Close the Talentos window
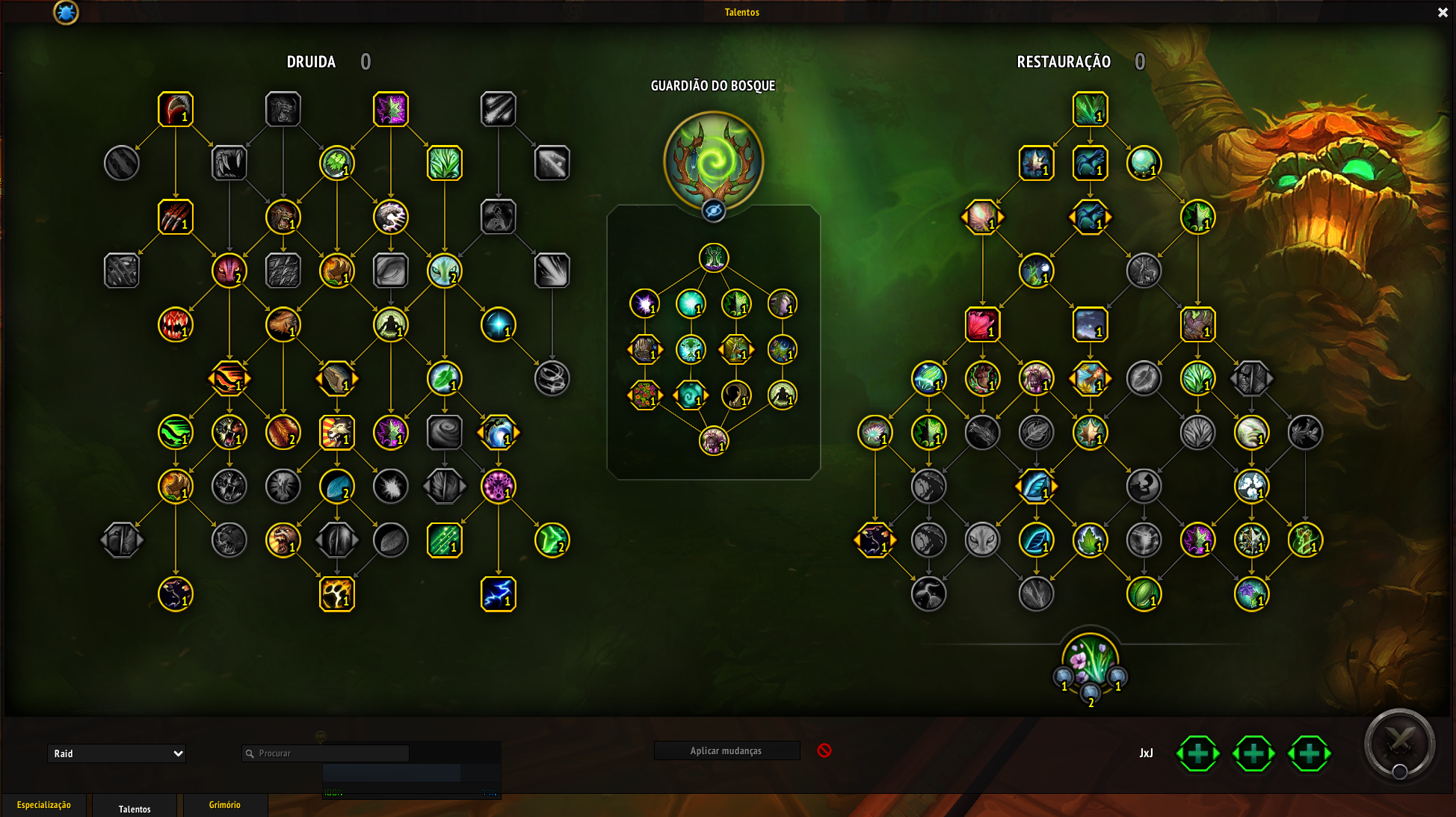The image size is (1456, 817). pos(1443,13)
